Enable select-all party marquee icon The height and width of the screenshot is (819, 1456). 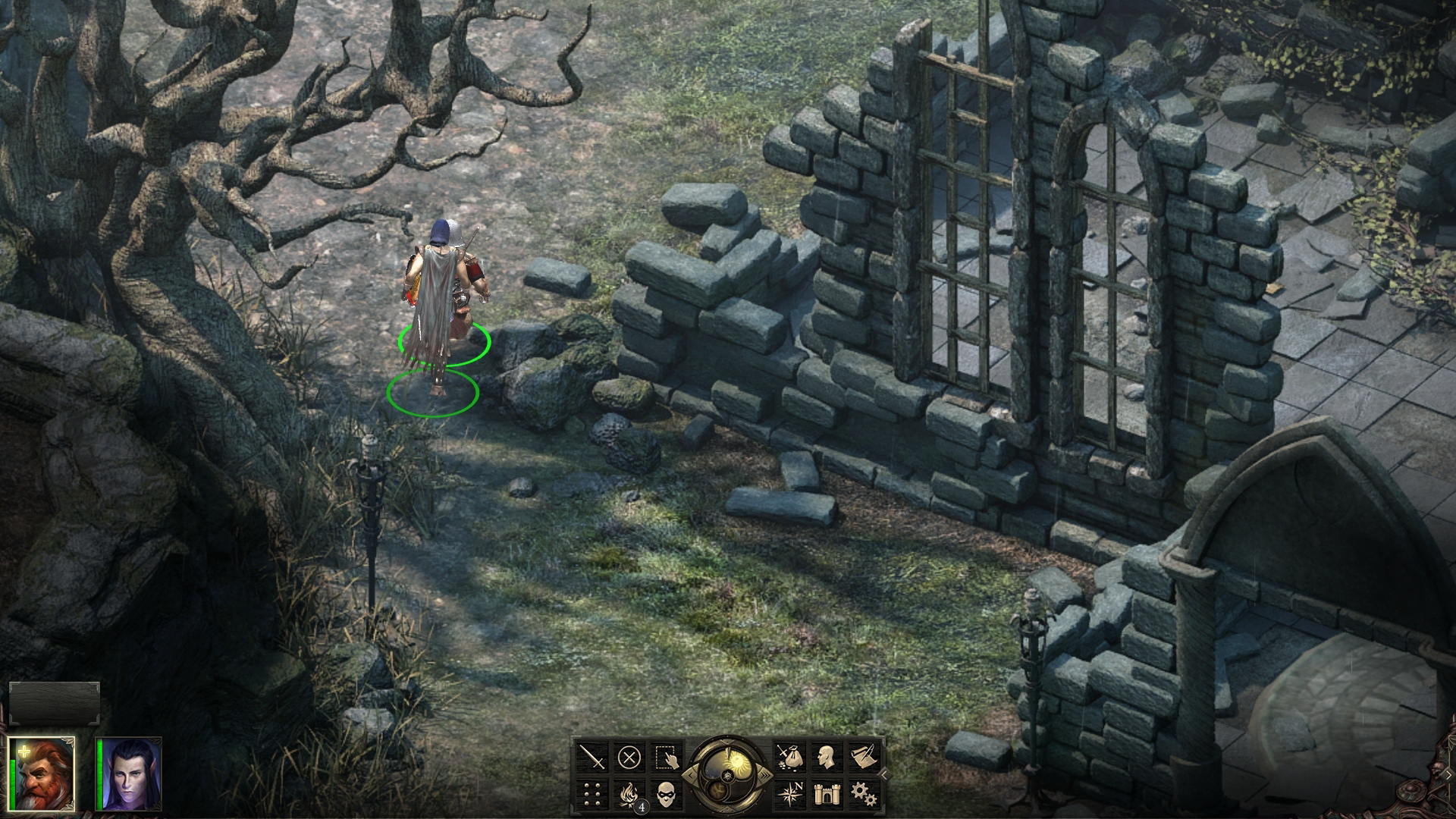665,758
